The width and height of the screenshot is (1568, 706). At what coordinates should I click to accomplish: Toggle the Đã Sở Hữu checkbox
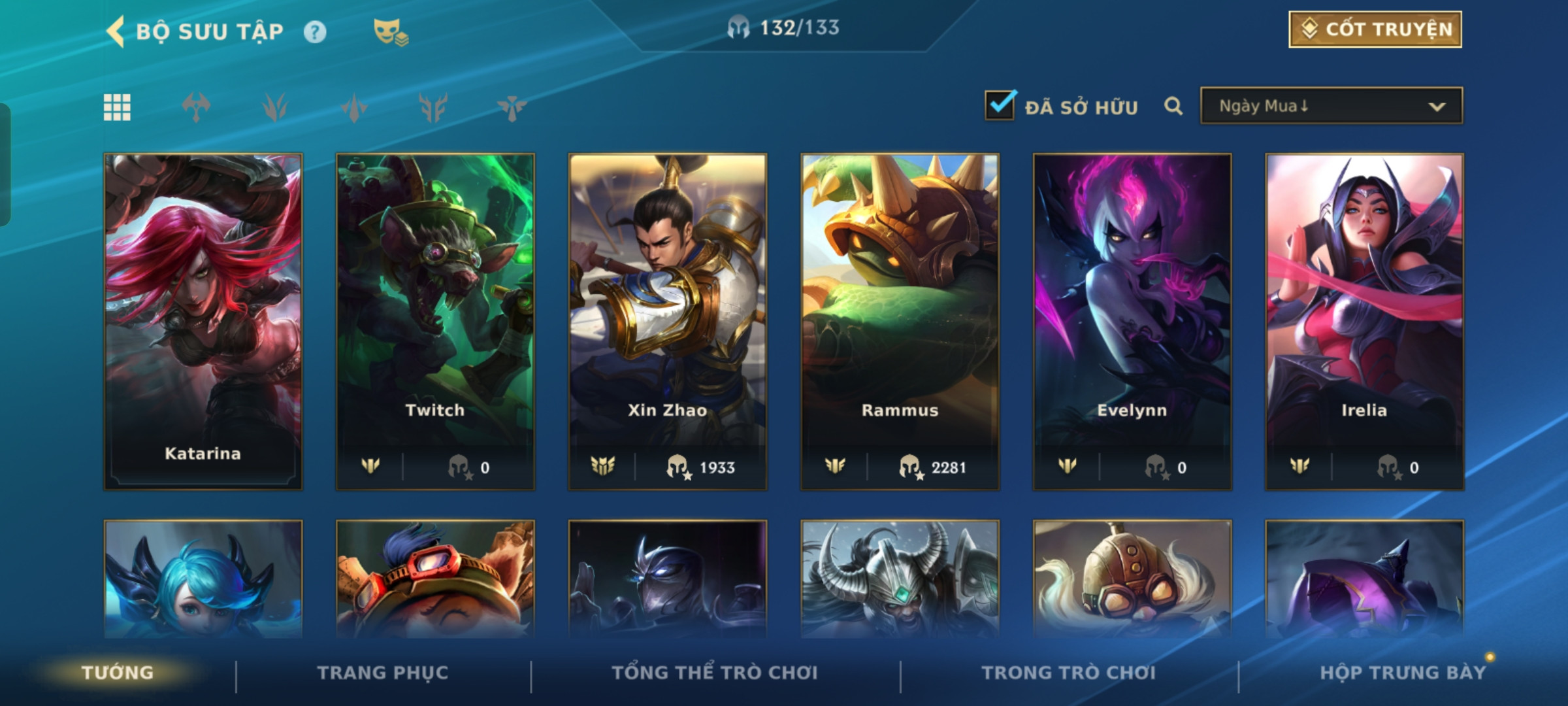coord(1000,106)
